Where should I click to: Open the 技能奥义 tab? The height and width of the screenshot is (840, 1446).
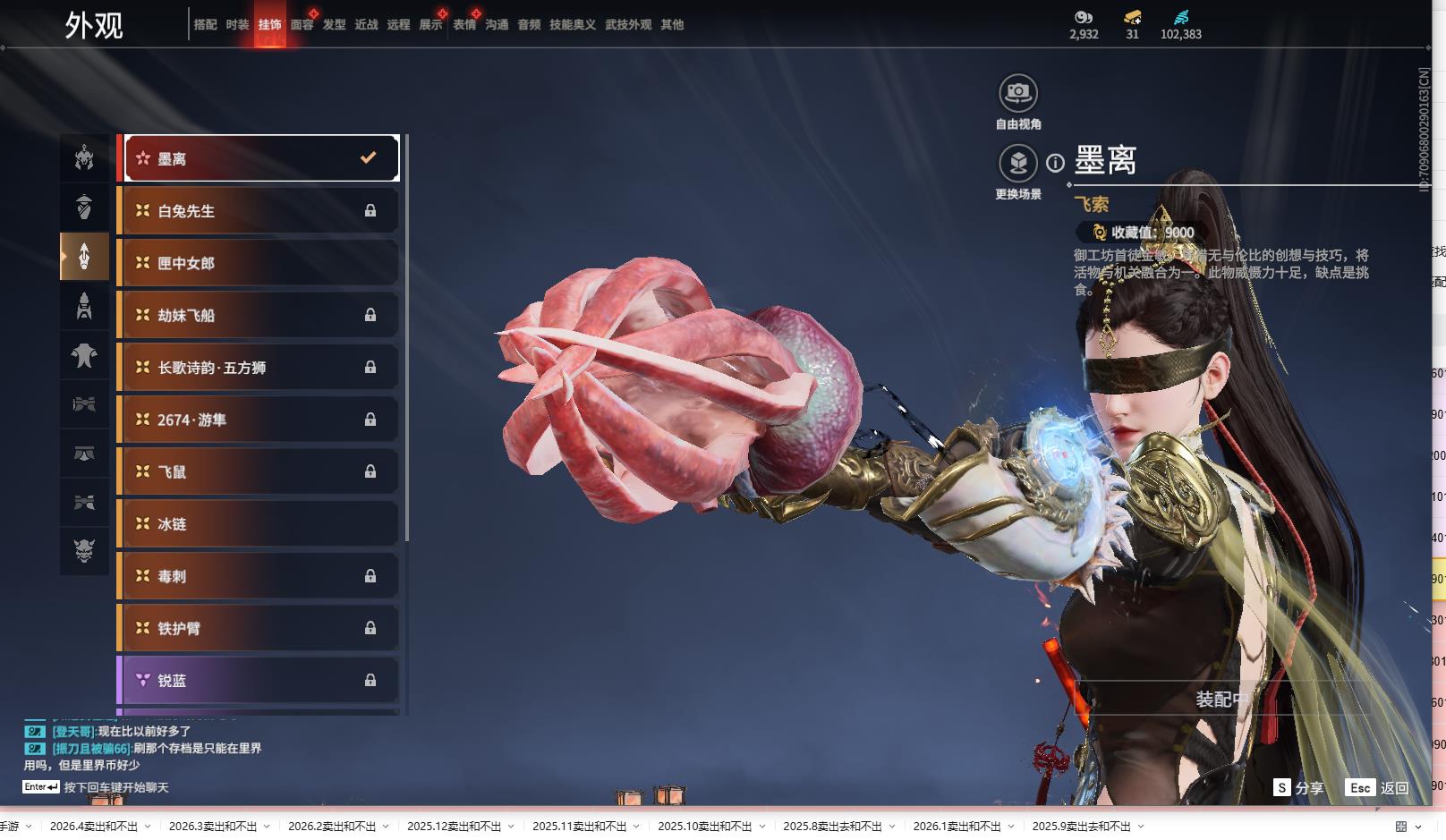pos(572,25)
